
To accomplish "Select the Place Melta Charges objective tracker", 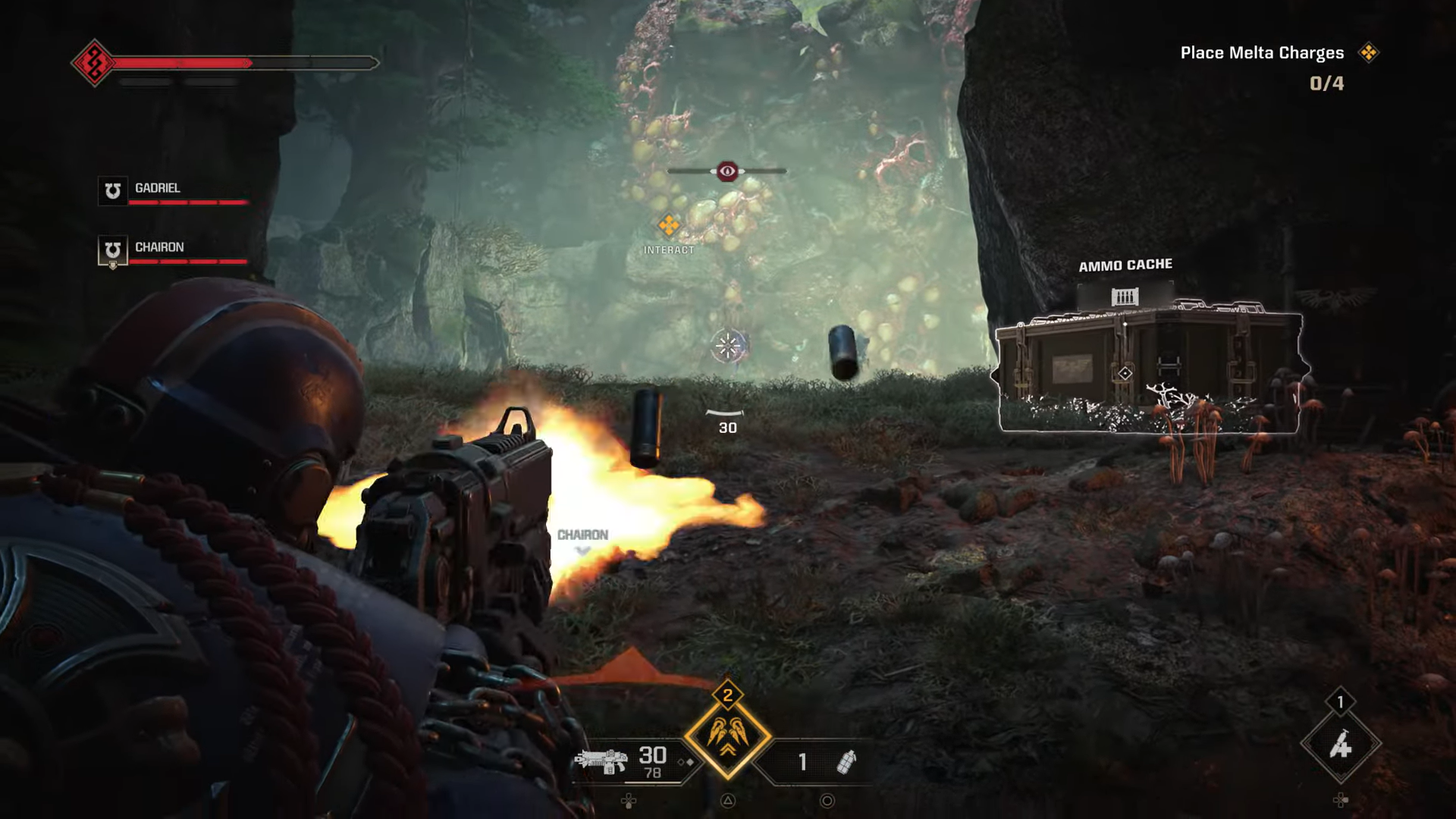I will (x=1262, y=53).
